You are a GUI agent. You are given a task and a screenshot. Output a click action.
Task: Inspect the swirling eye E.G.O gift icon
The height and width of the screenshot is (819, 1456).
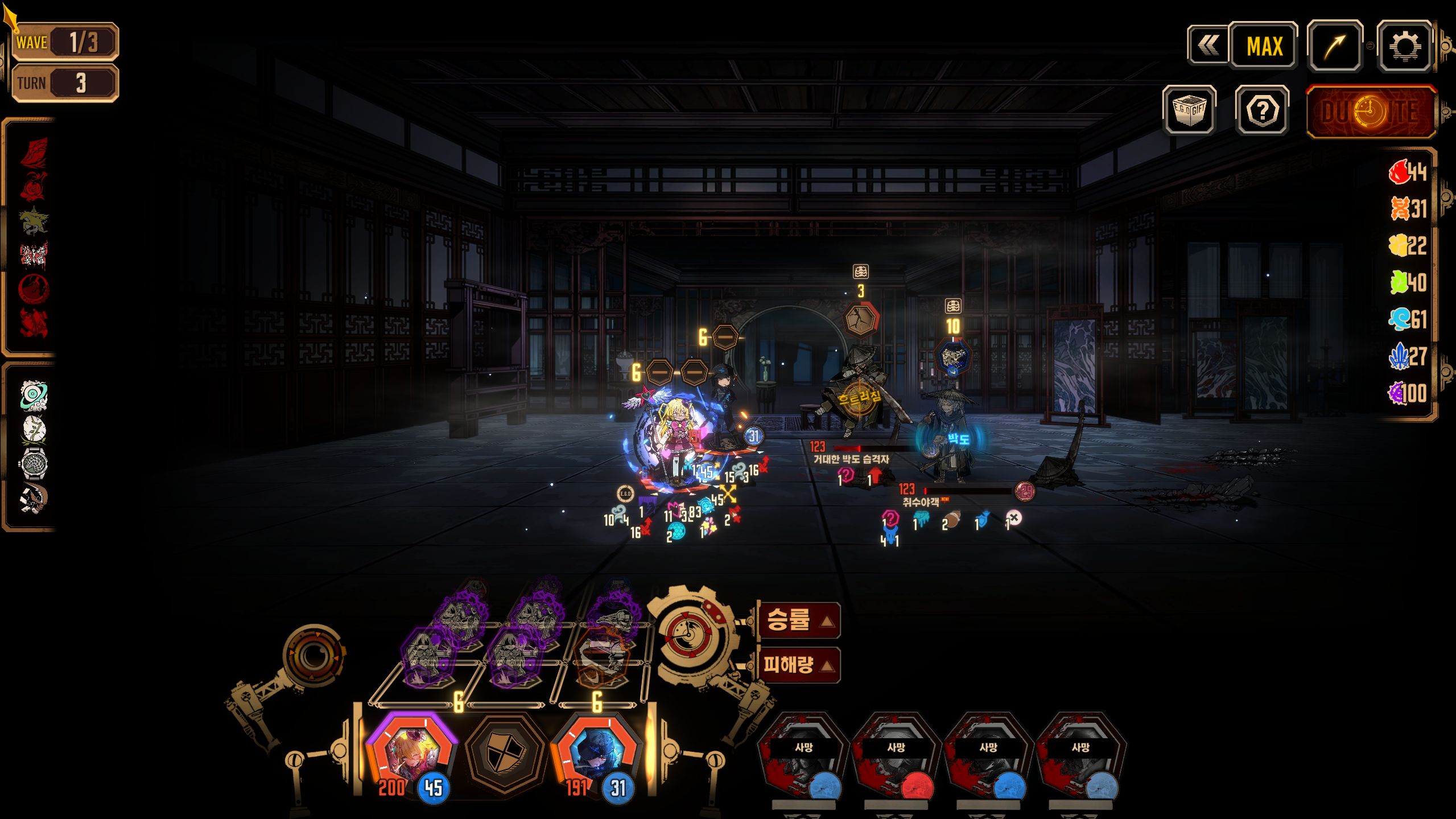click(x=34, y=396)
